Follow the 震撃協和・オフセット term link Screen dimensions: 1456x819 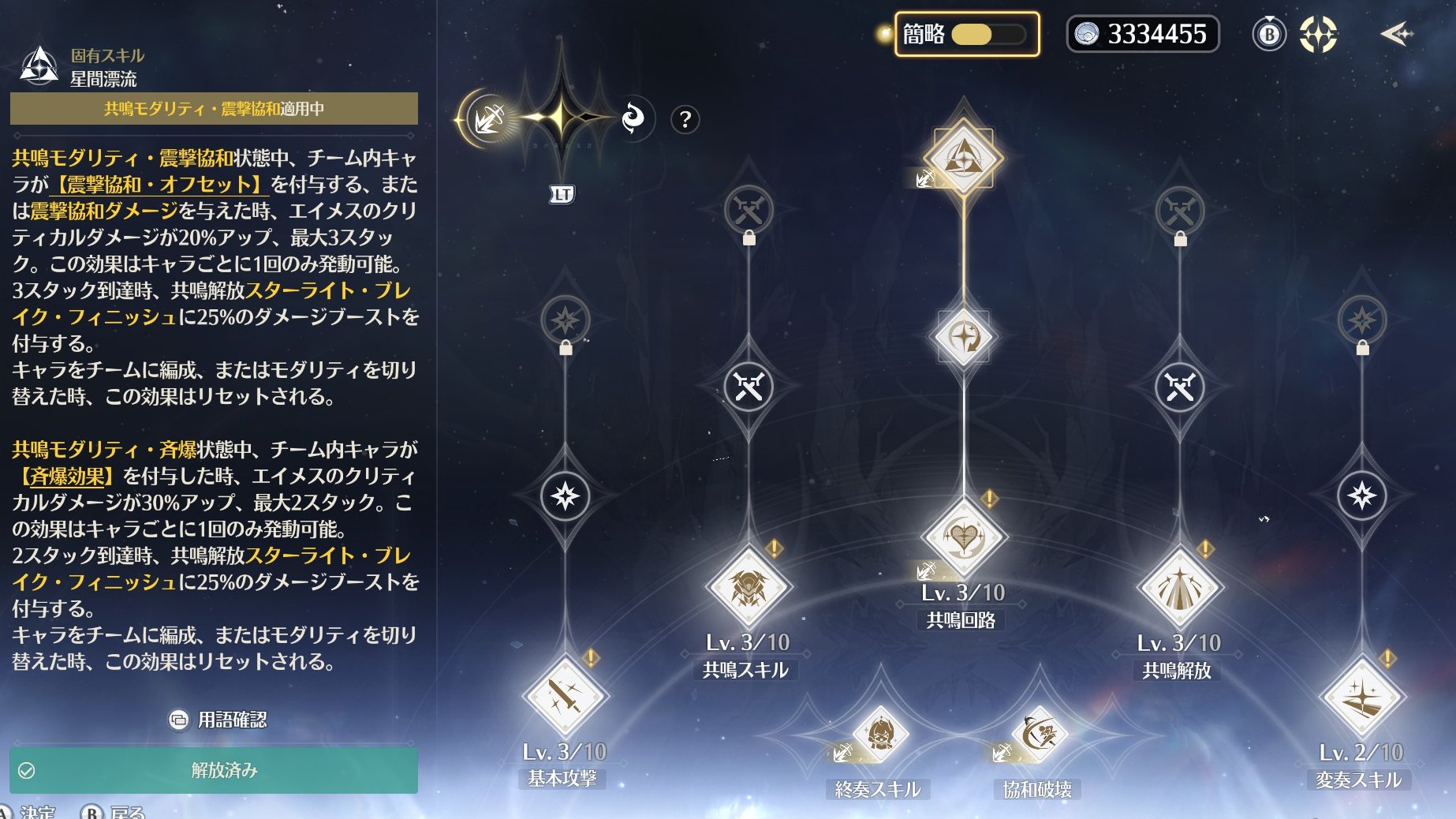coord(159,185)
